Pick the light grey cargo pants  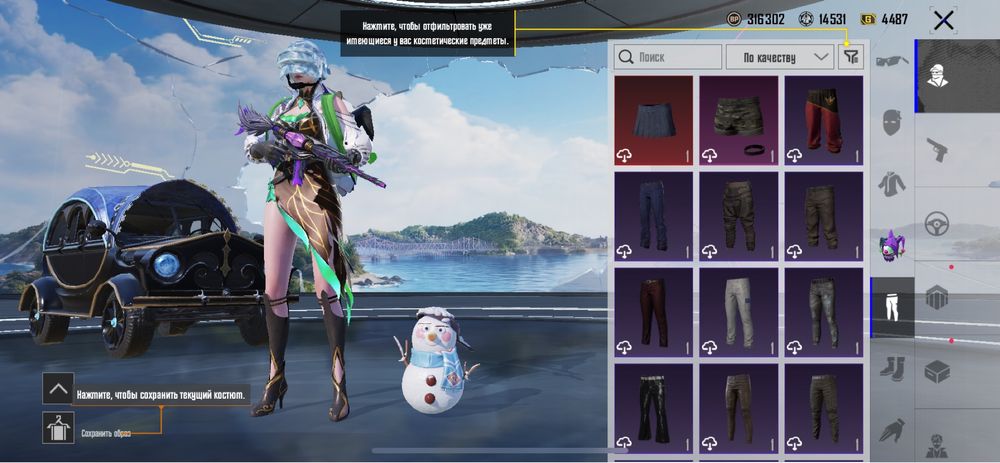pyautogui.click(x=738, y=311)
